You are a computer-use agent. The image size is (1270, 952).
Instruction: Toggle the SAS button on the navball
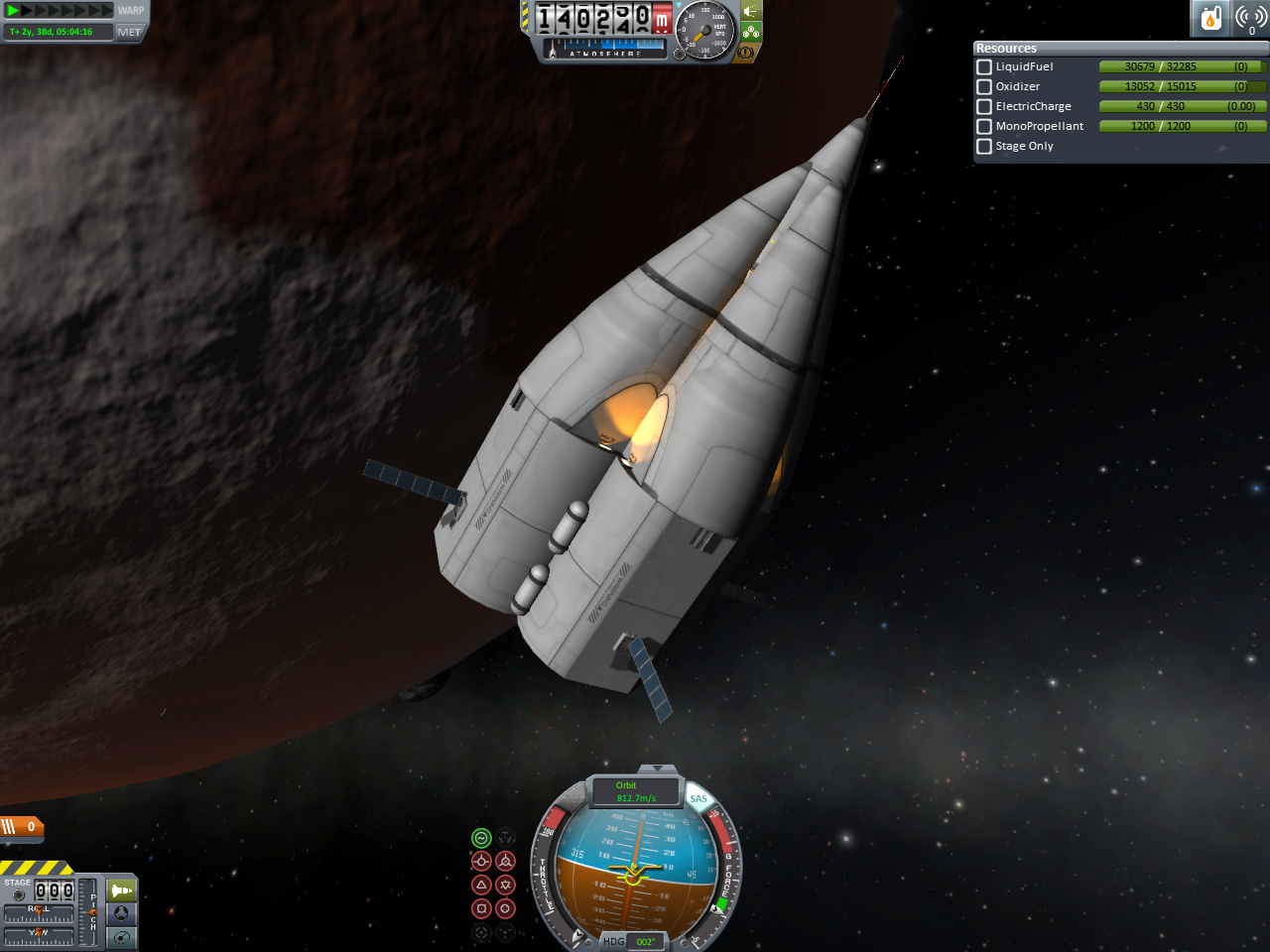pyautogui.click(x=698, y=798)
